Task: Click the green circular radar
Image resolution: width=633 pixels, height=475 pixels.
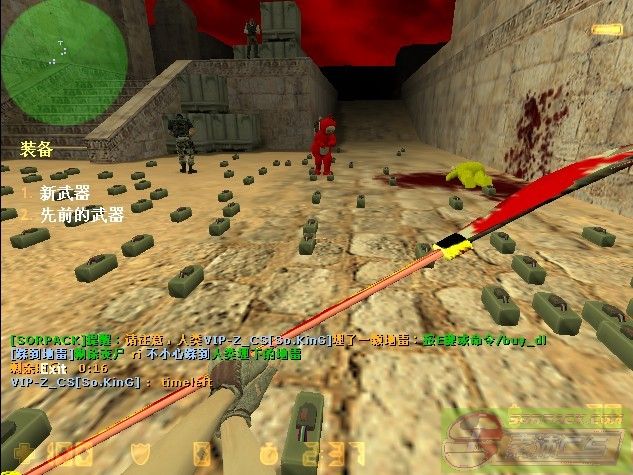Action: tap(49, 48)
